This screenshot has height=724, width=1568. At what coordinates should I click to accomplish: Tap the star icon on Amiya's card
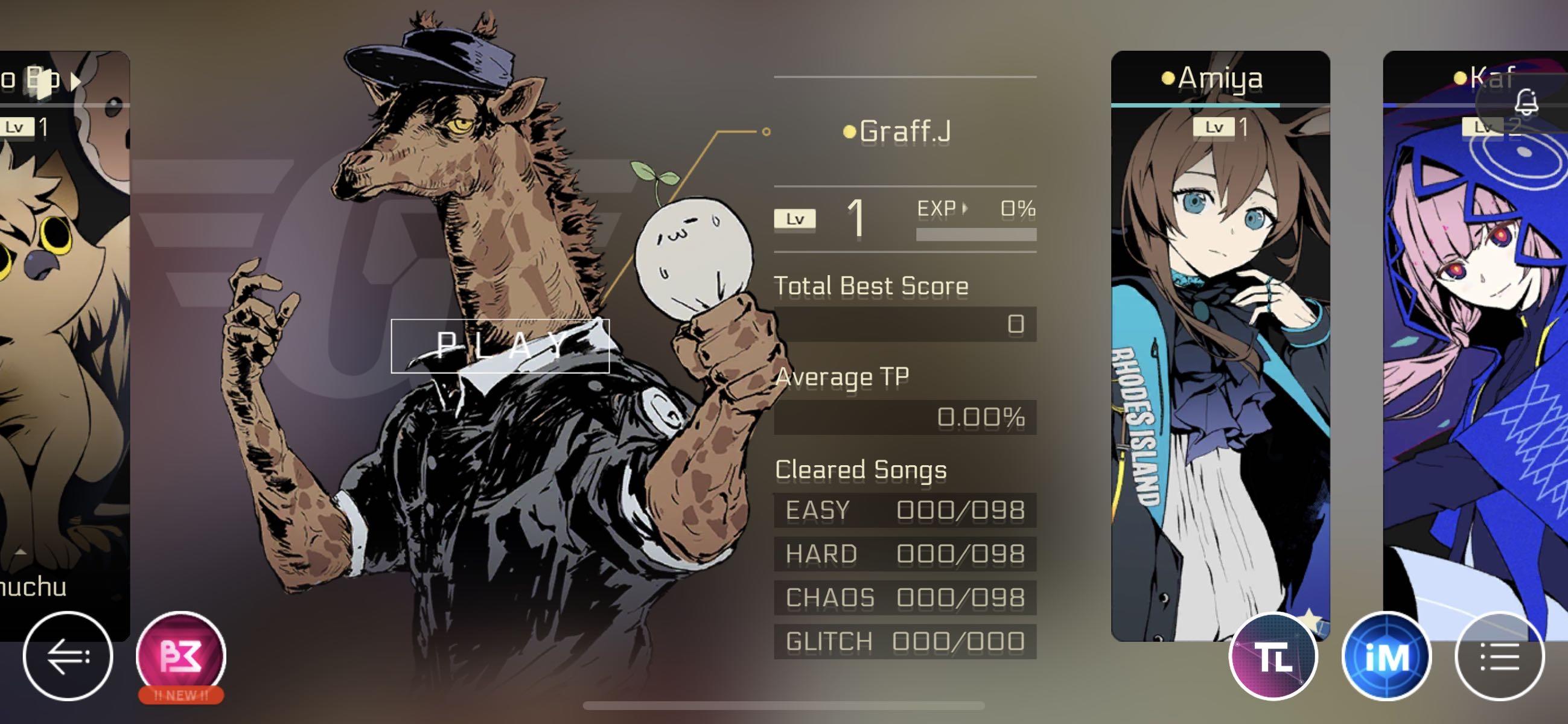[1310, 619]
